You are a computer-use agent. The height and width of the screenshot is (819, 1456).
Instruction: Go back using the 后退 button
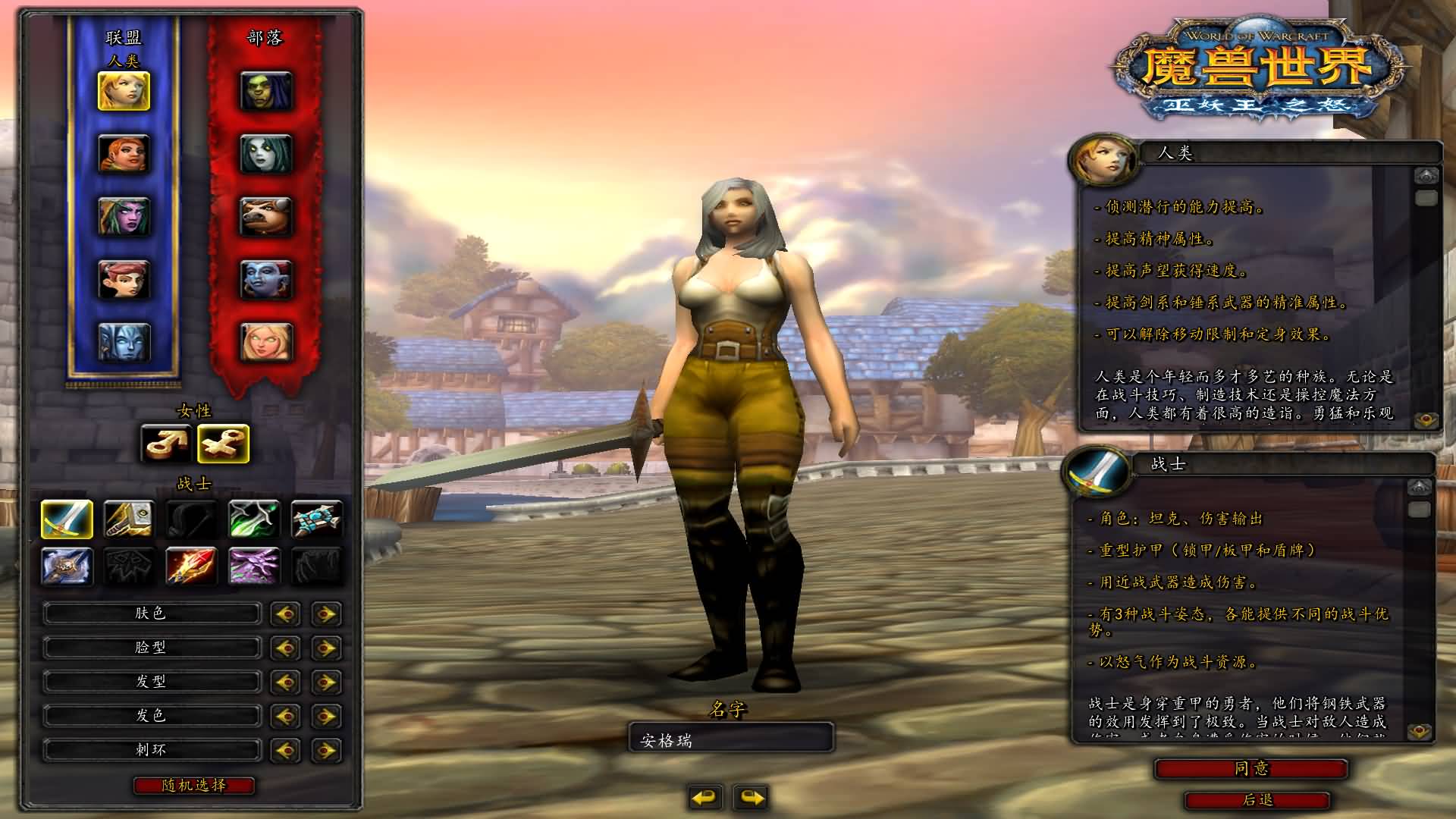pos(1257,800)
